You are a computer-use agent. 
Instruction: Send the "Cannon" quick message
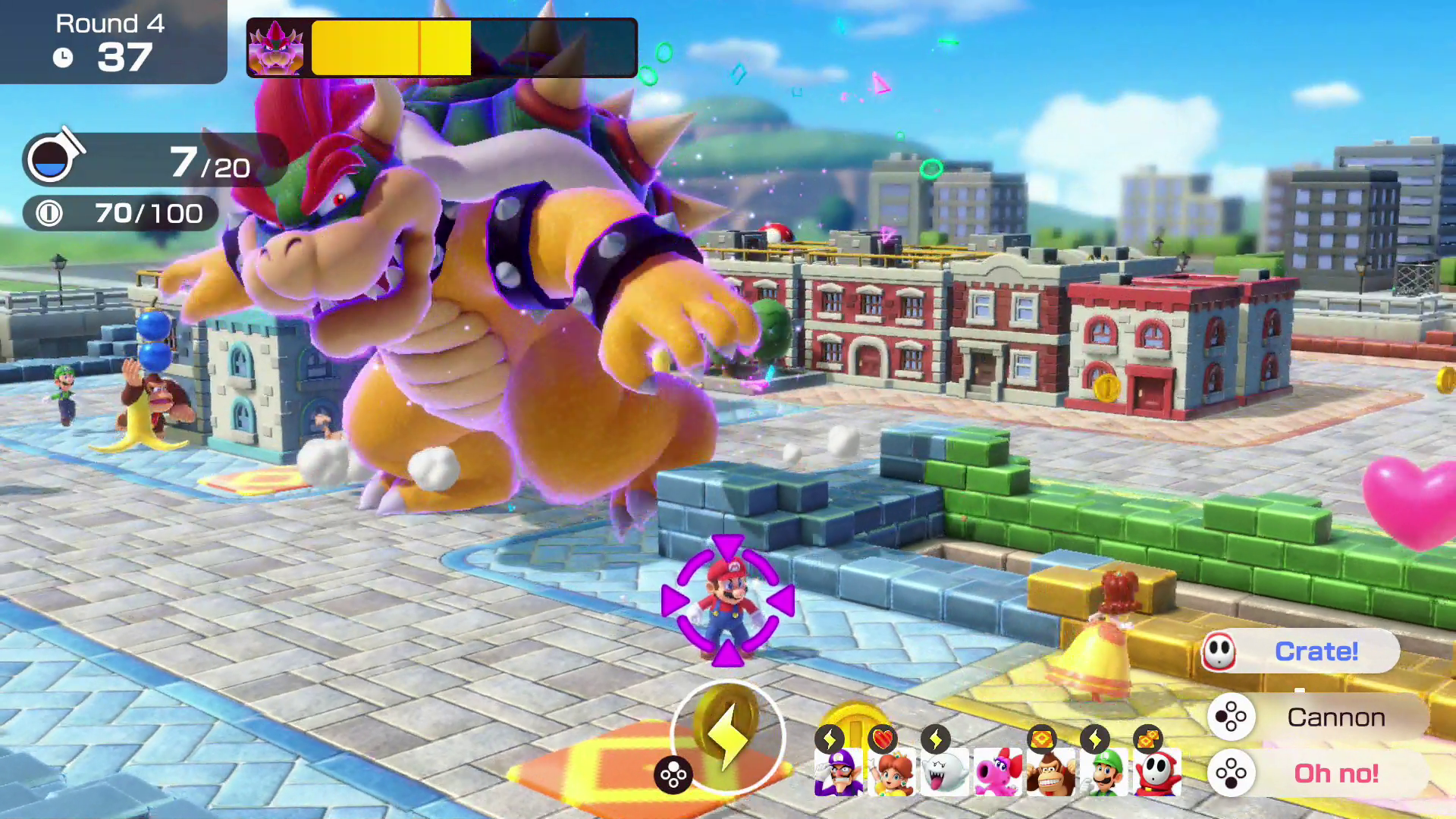(x=1319, y=717)
